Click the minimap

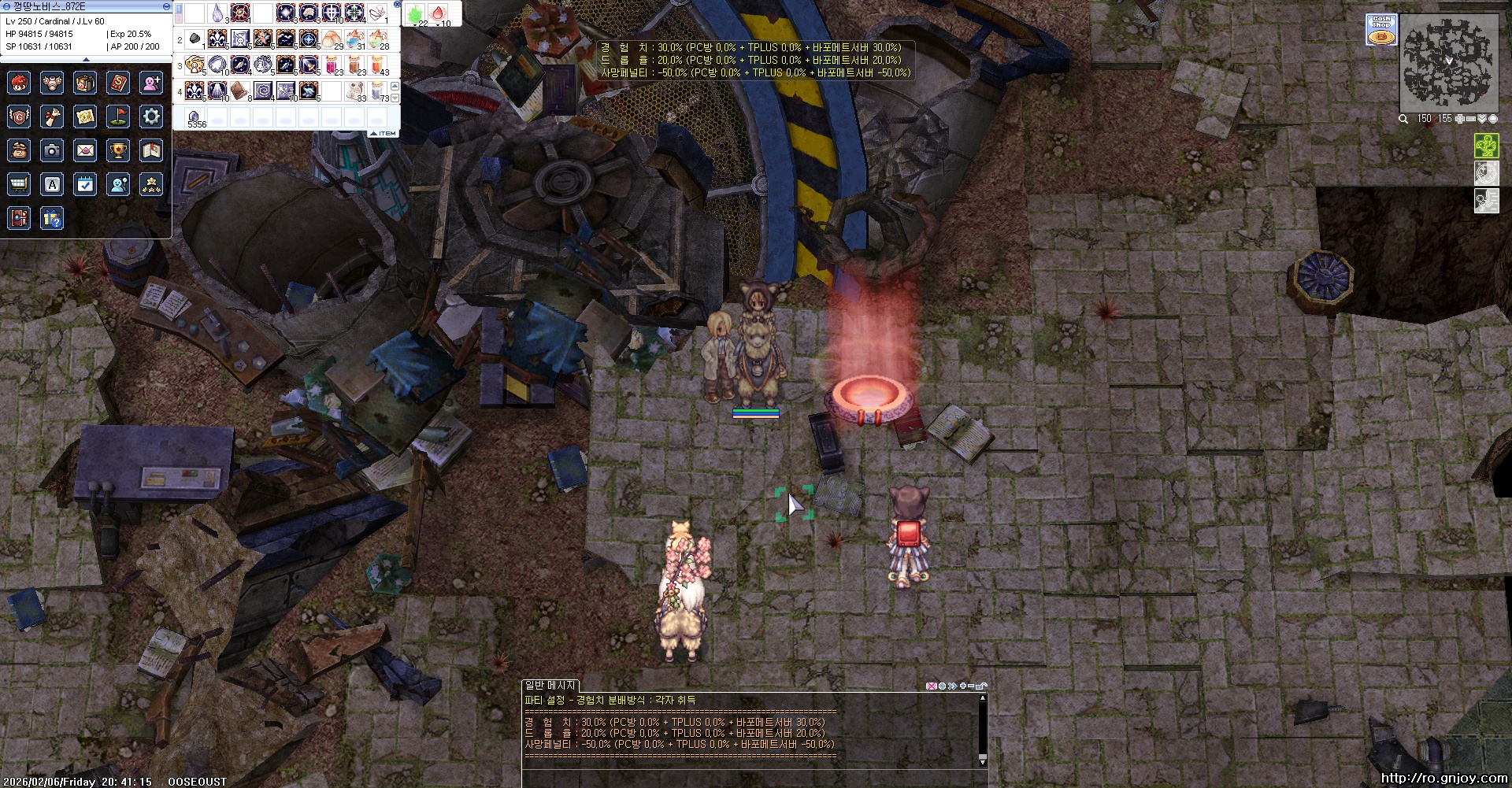[x=1448, y=64]
